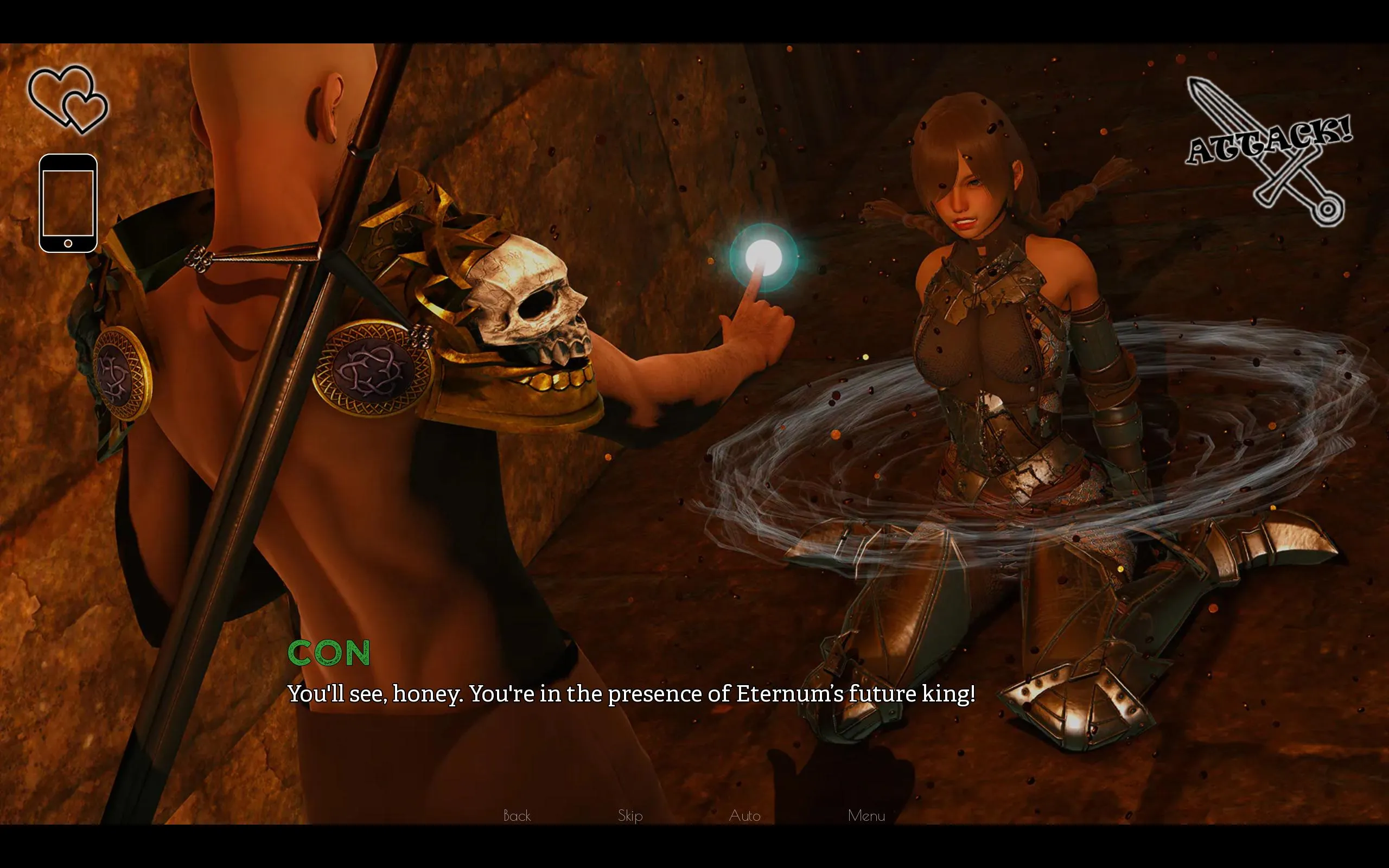
Task: Go Back to previous dialogue line
Action: 517,816
